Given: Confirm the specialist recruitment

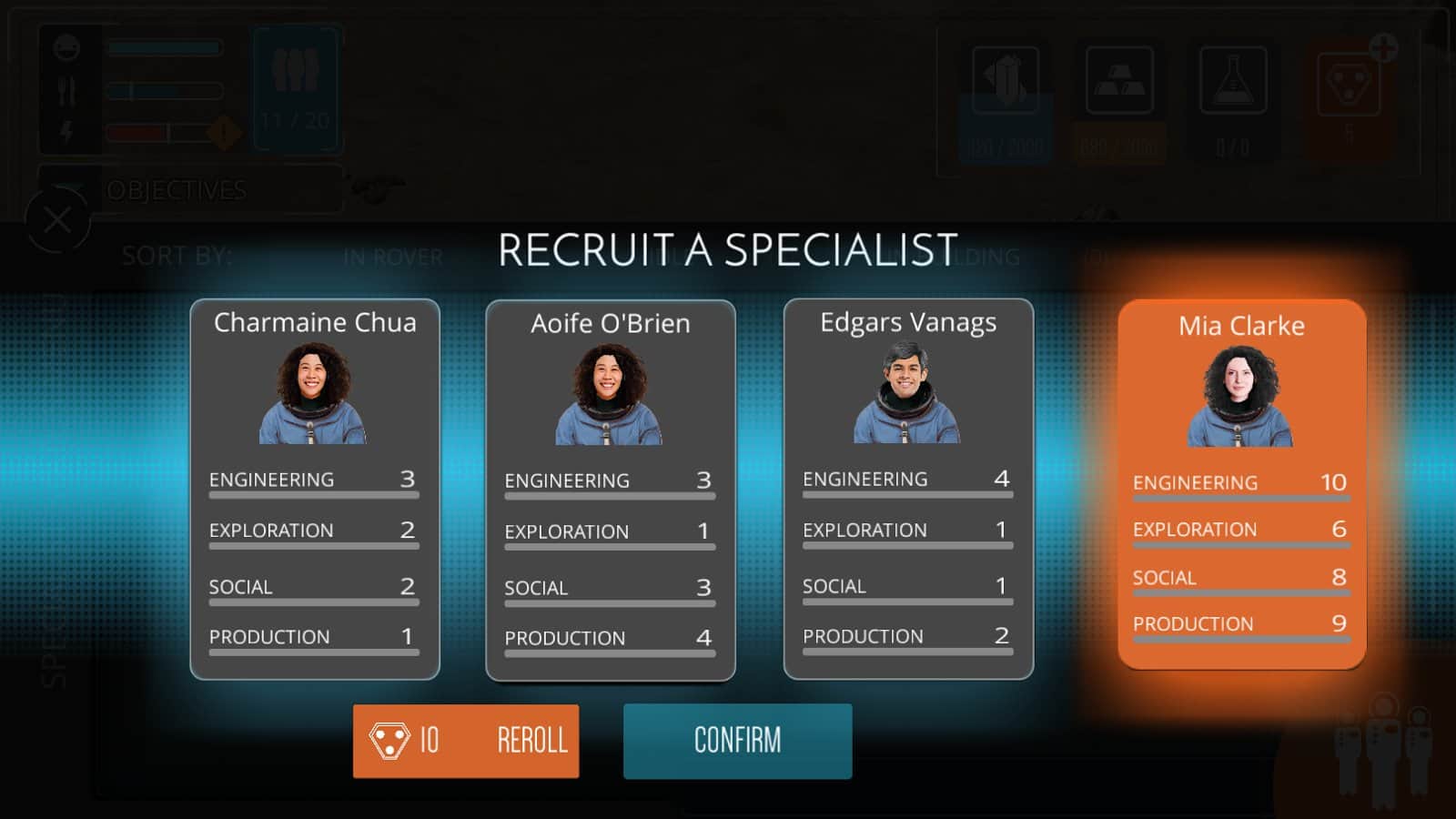Looking at the screenshot, I should pyautogui.click(x=737, y=741).
